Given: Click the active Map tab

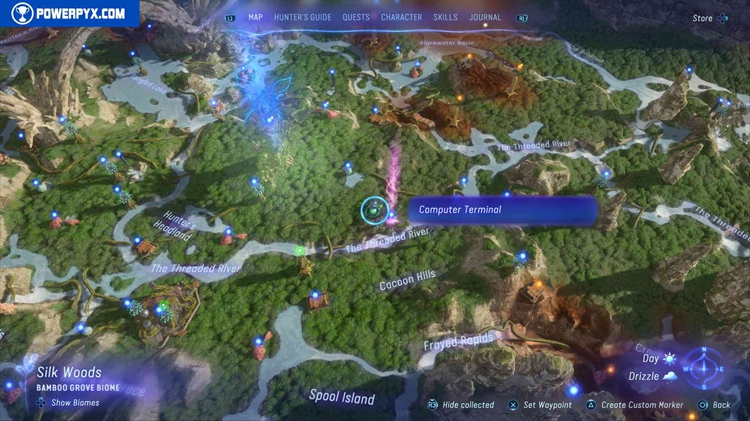Looking at the screenshot, I should 255,17.
